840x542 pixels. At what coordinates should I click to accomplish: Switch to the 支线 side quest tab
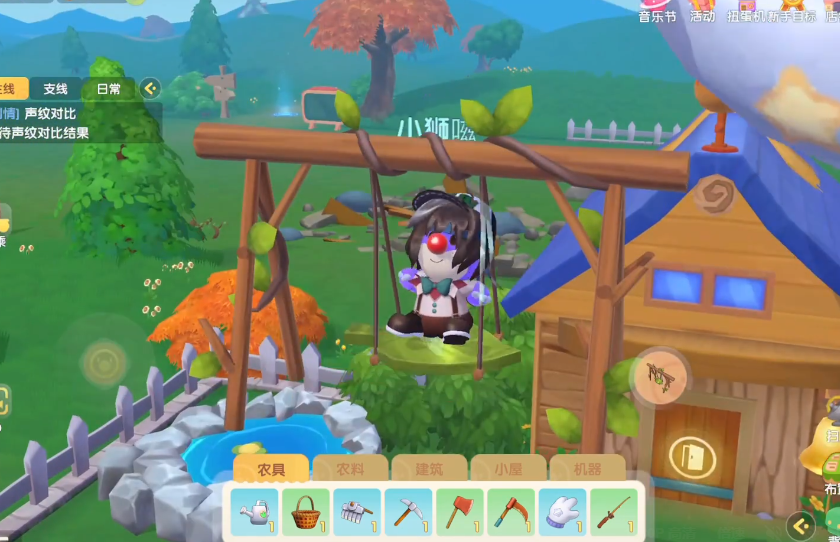pos(56,89)
